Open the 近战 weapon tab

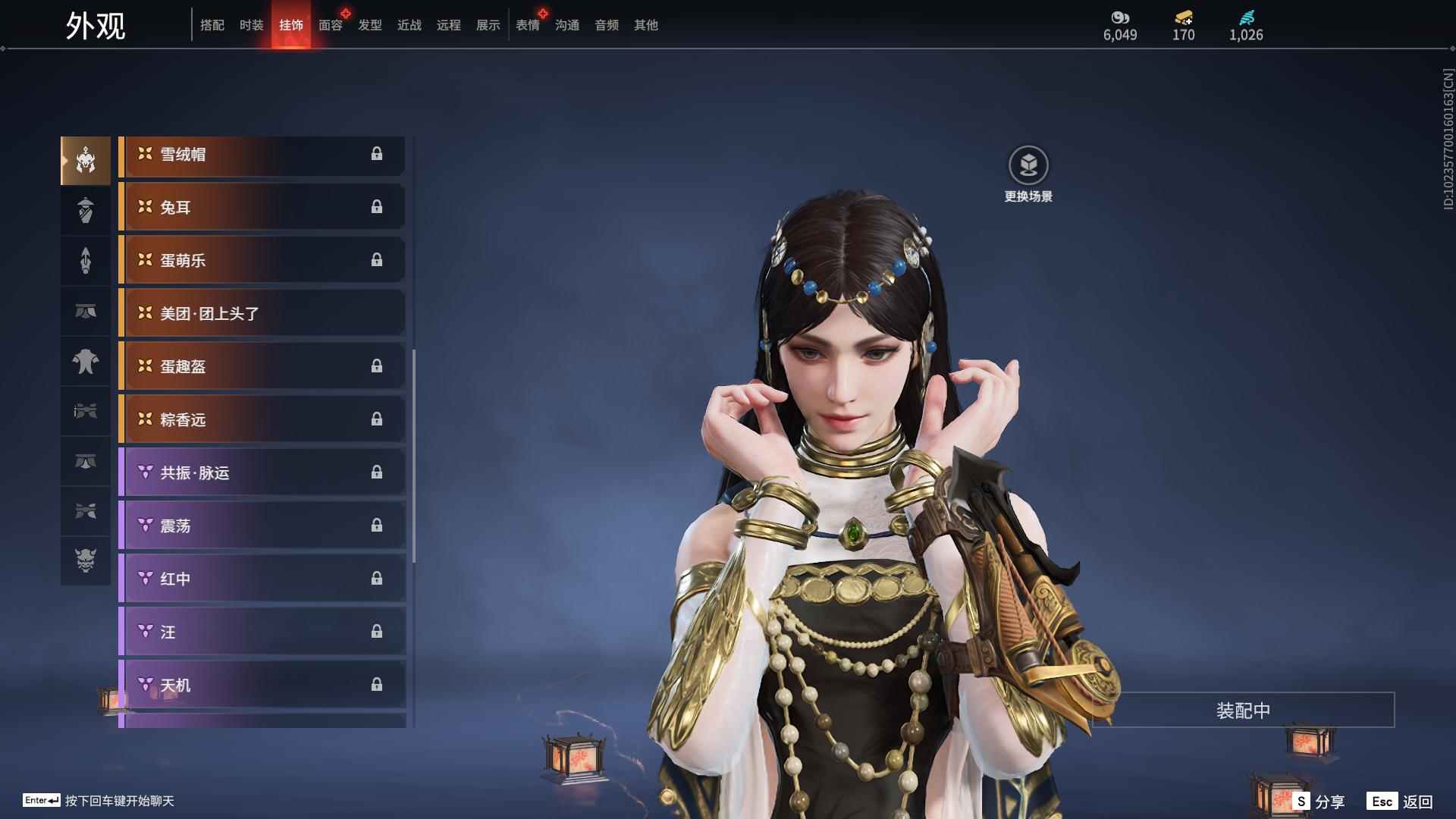tap(409, 25)
